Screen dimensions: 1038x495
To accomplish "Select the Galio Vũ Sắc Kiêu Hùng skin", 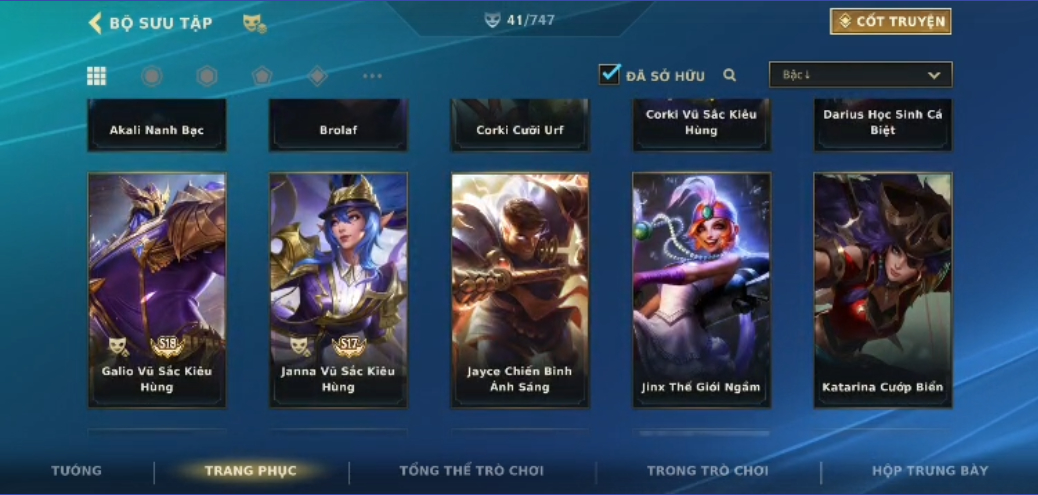I will pos(157,290).
